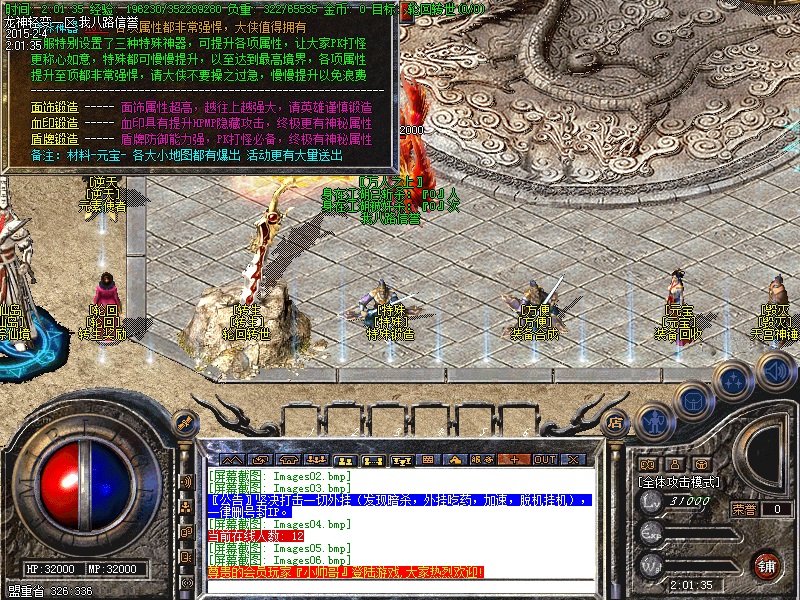
Task: Open the 面饰锻造 forging link
Action: 54,107
